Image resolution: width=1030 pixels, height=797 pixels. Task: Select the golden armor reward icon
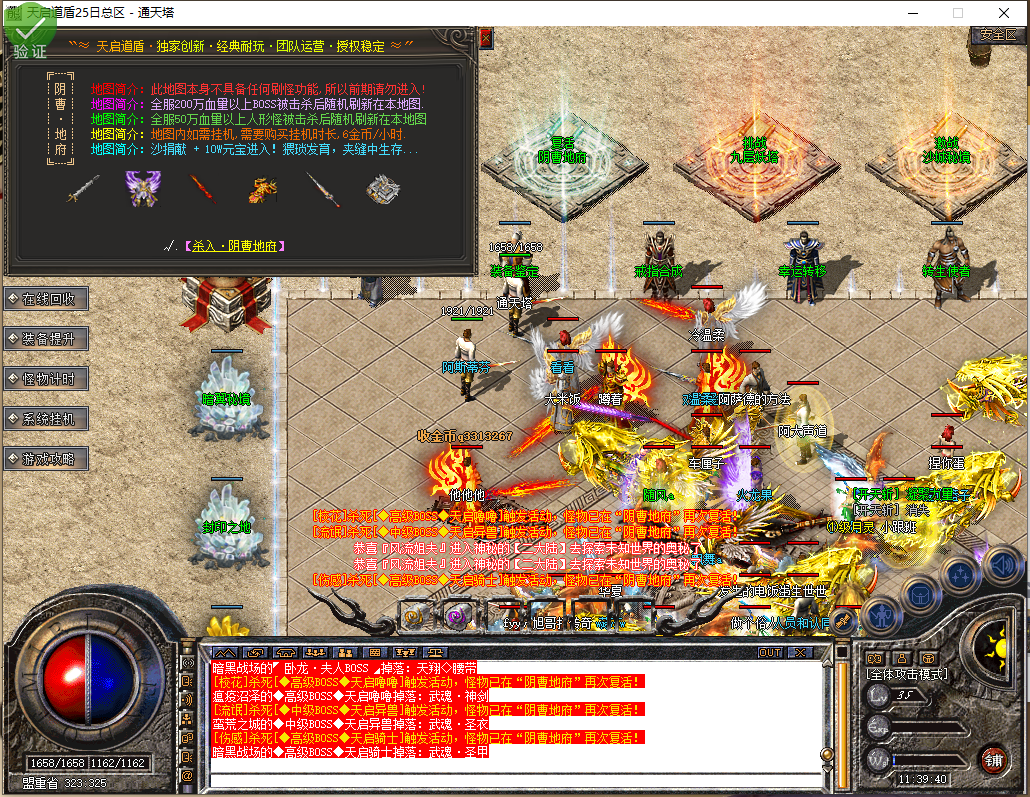[263, 188]
